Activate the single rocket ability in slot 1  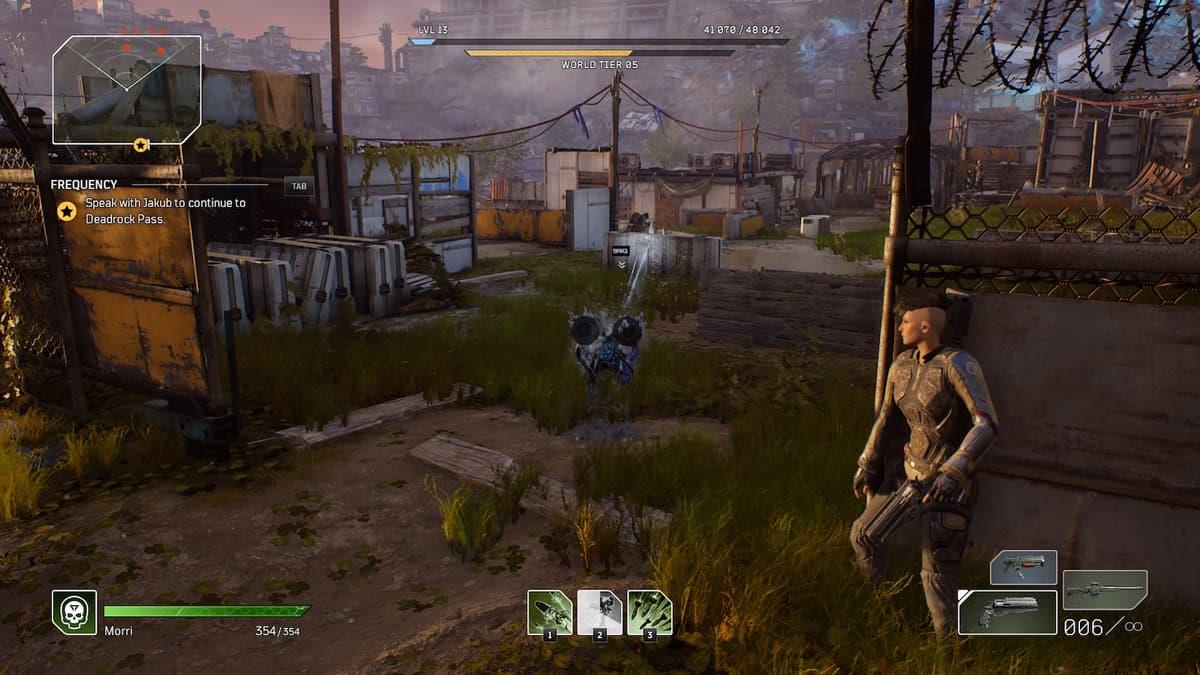click(x=550, y=612)
